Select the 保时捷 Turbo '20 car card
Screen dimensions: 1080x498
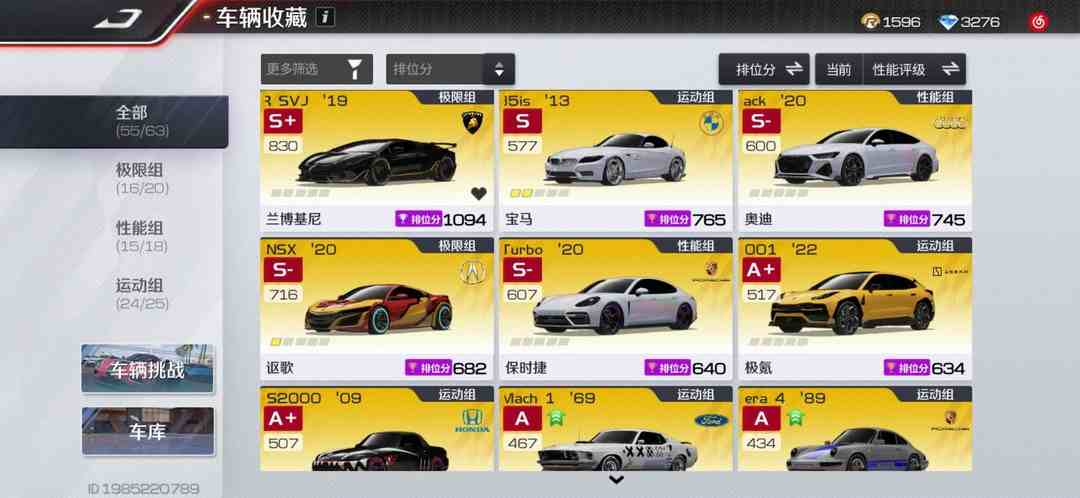[x=615, y=307]
